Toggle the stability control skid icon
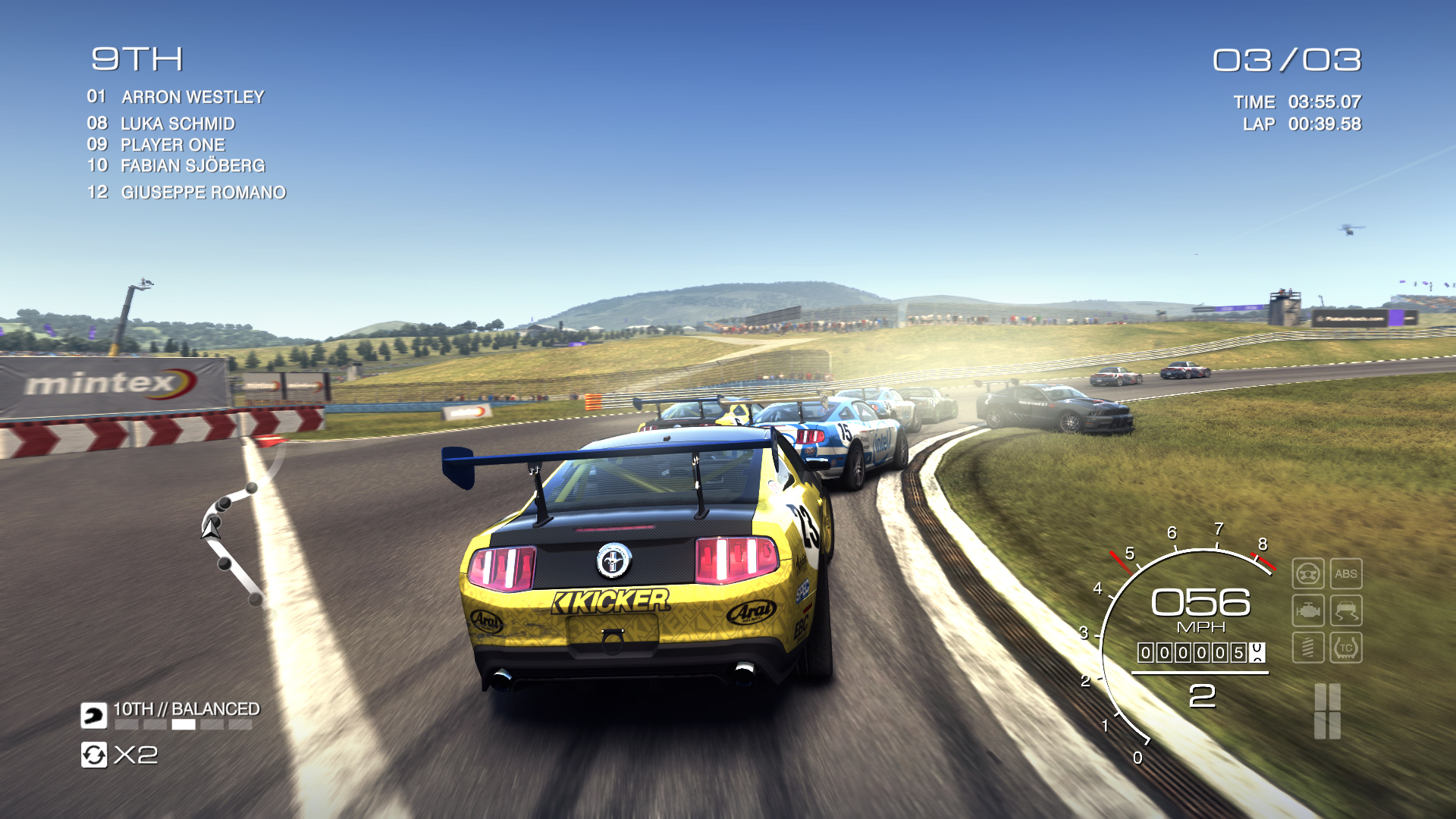1456x819 pixels. (1346, 610)
